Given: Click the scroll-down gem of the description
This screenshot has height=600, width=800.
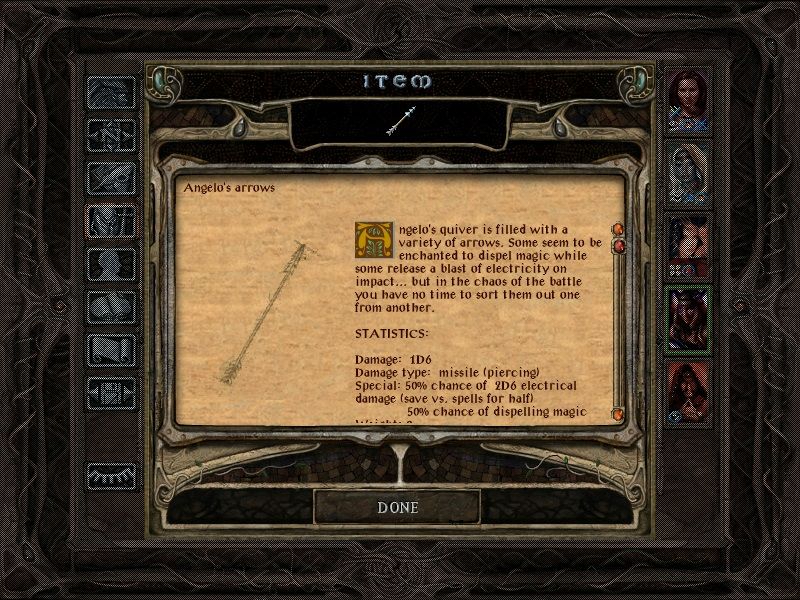Looking at the screenshot, I should (617, 412).
